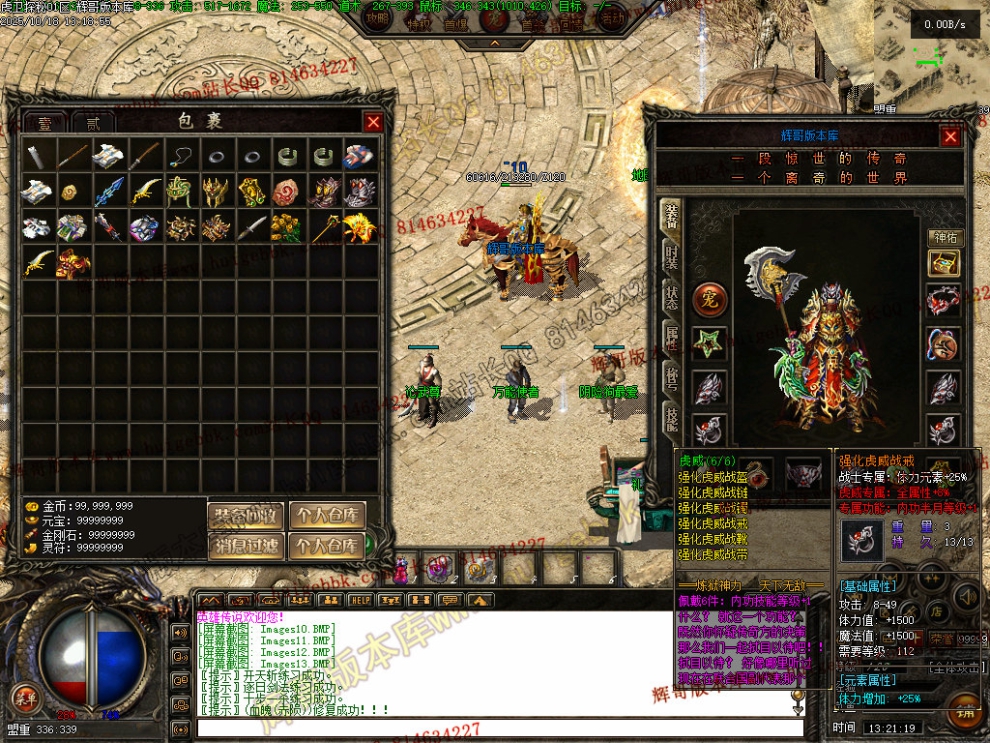Show the 属性 attributes tab

click(x=672, y=337)
